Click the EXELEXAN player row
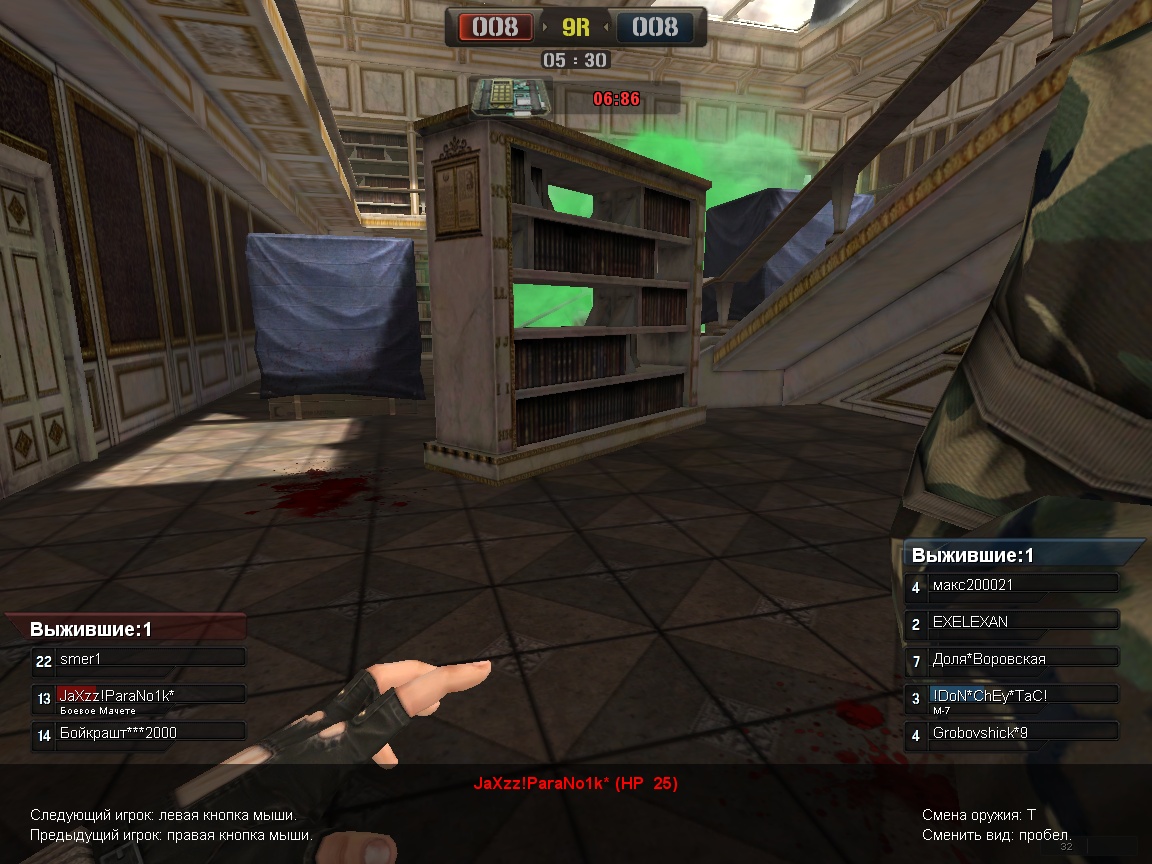 point(1014,622)
